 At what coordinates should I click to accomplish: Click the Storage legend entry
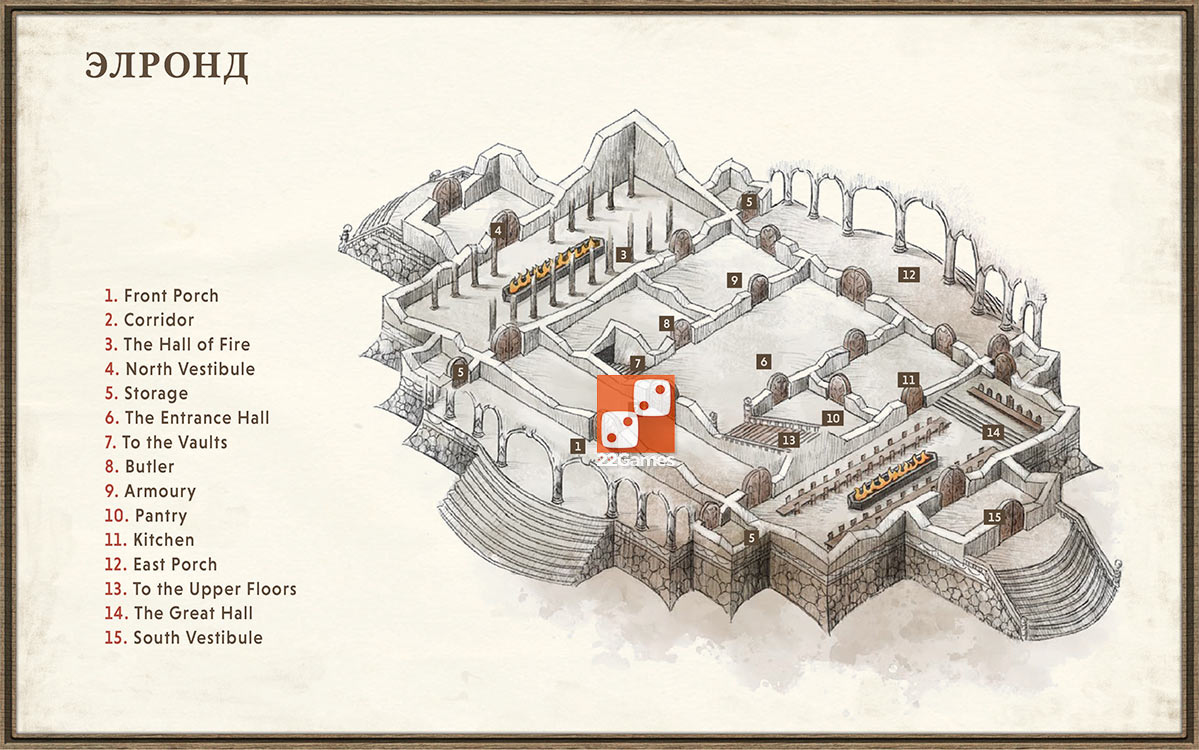click(146, 394)
